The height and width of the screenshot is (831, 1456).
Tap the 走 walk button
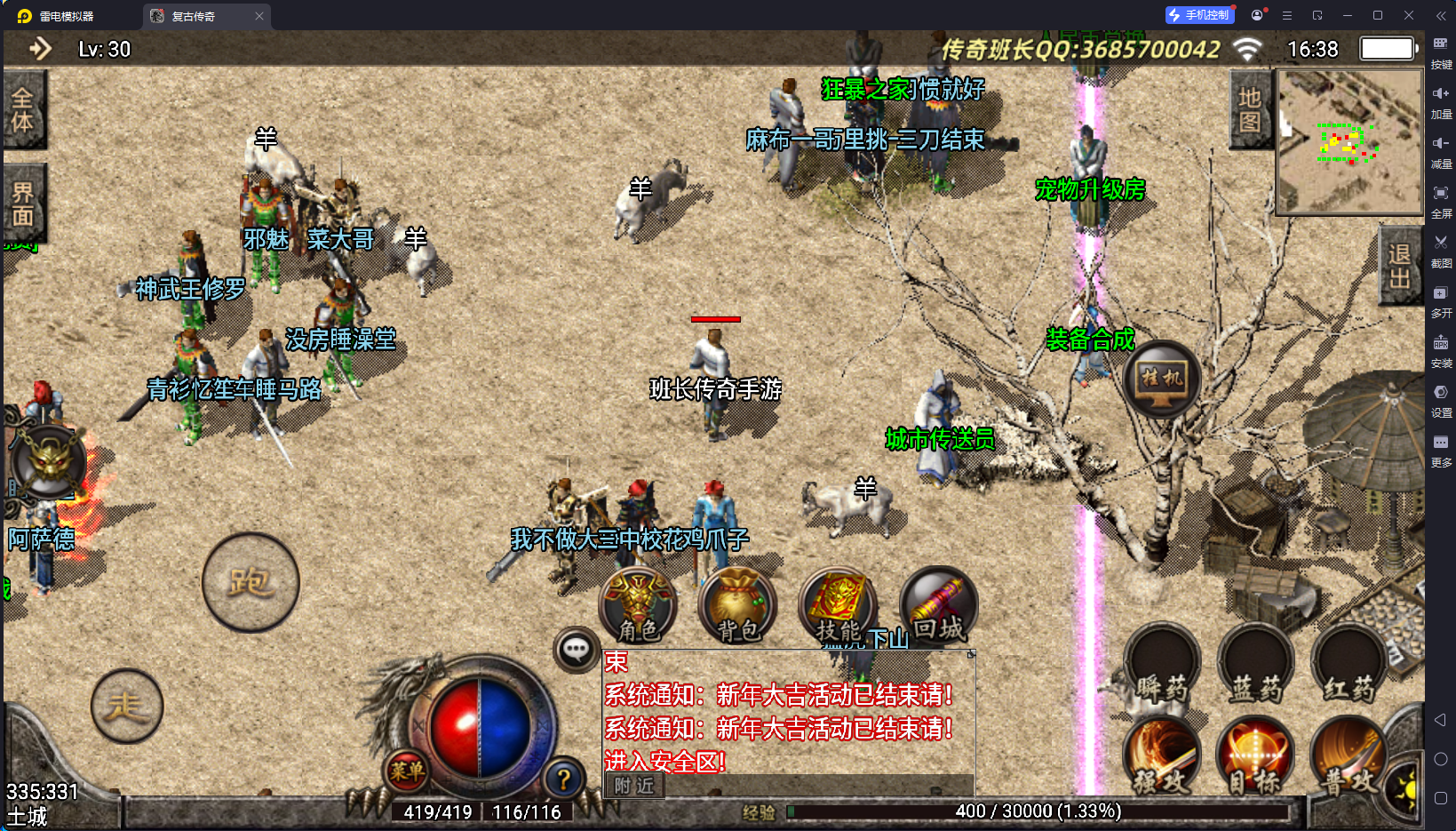[126, 706]
